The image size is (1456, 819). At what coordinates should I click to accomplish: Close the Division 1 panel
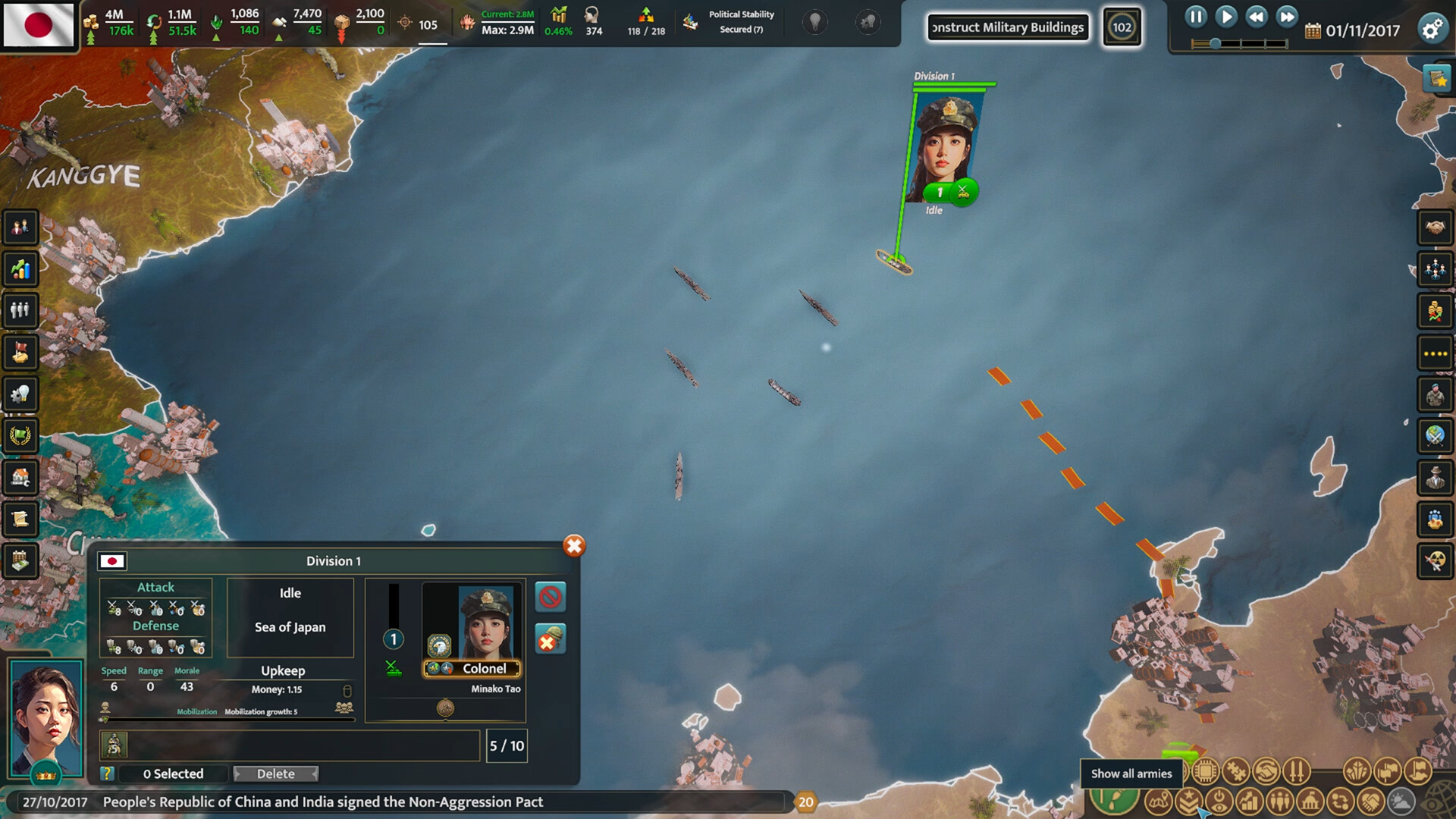pos(574,546)
